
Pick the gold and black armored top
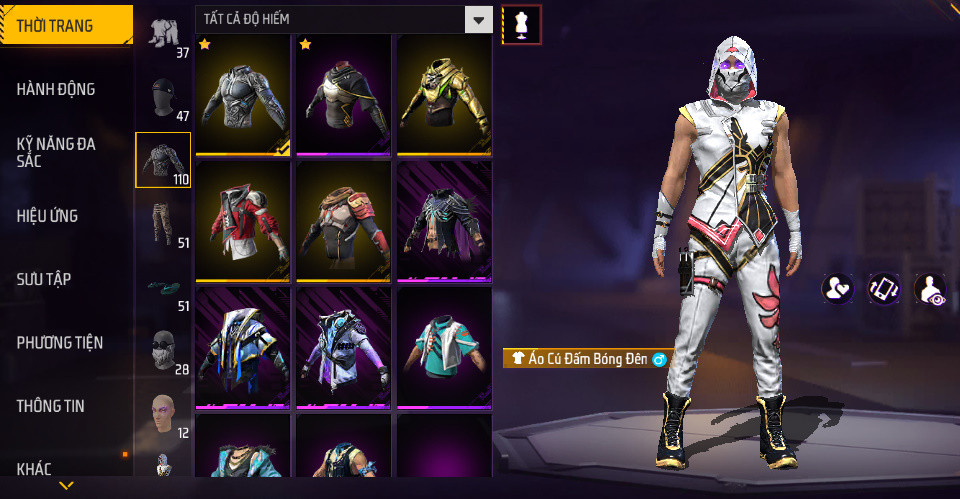[444, 95]
